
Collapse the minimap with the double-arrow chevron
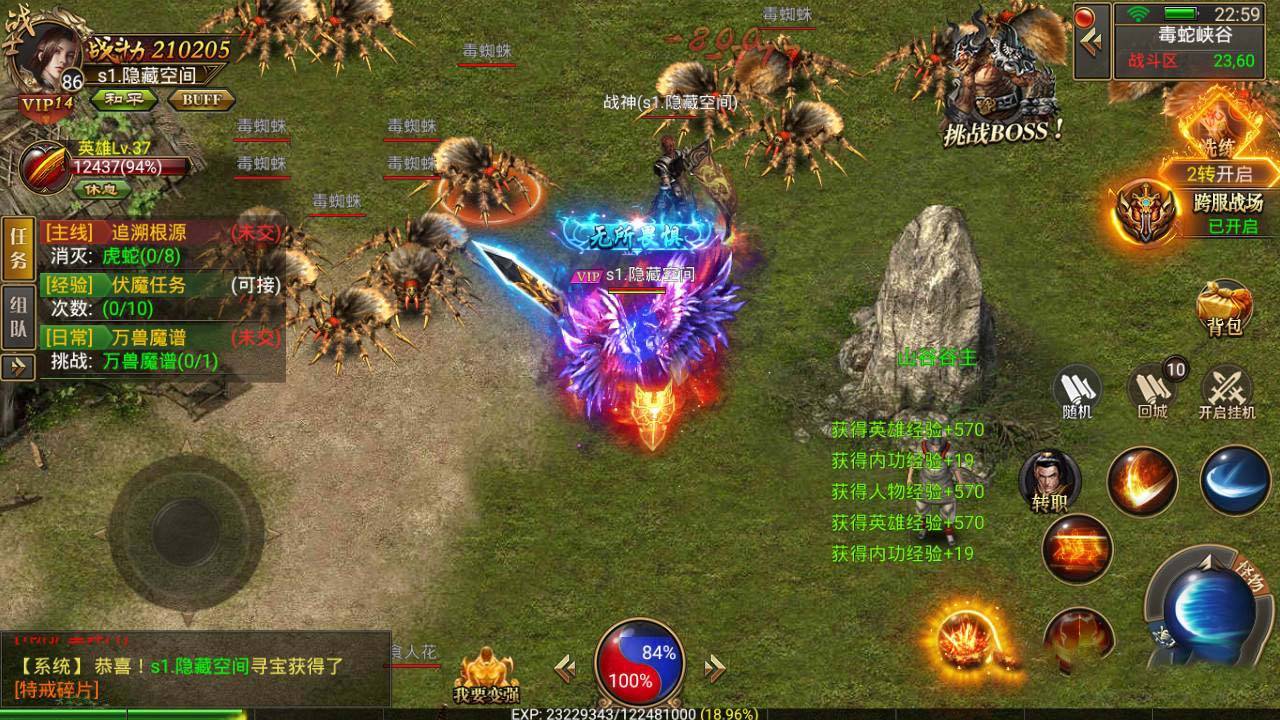coord(1092,40)
